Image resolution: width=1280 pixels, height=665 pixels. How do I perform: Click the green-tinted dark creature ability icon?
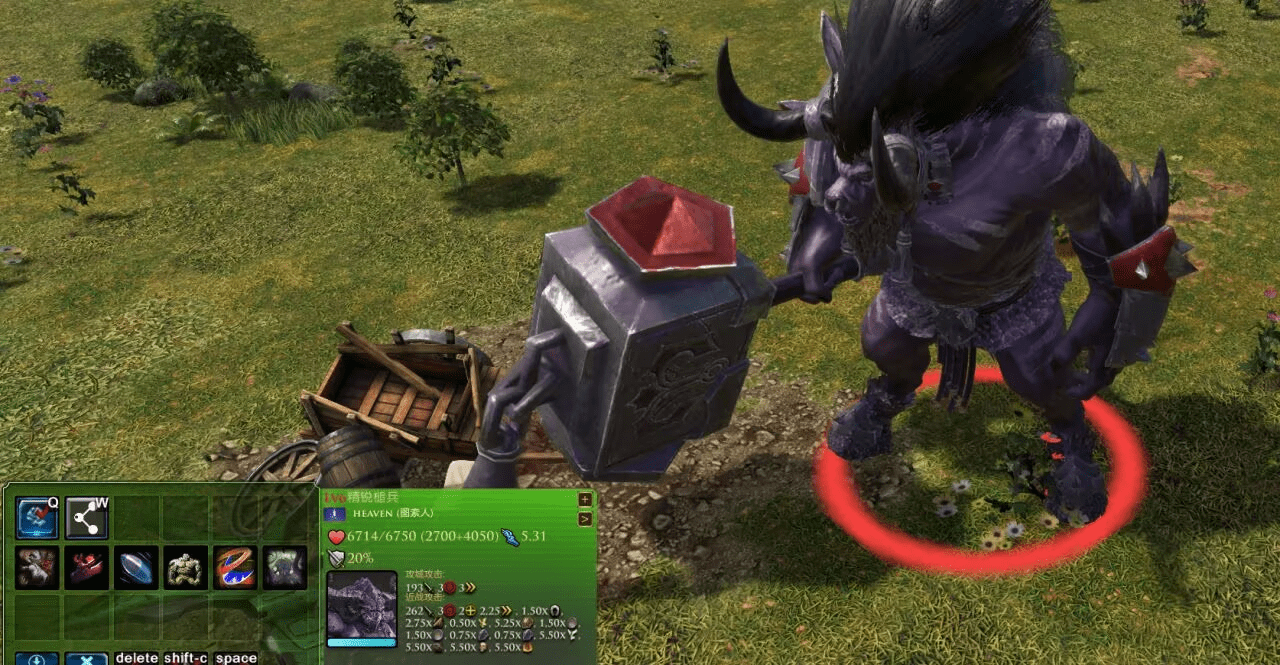coord(285,567)
